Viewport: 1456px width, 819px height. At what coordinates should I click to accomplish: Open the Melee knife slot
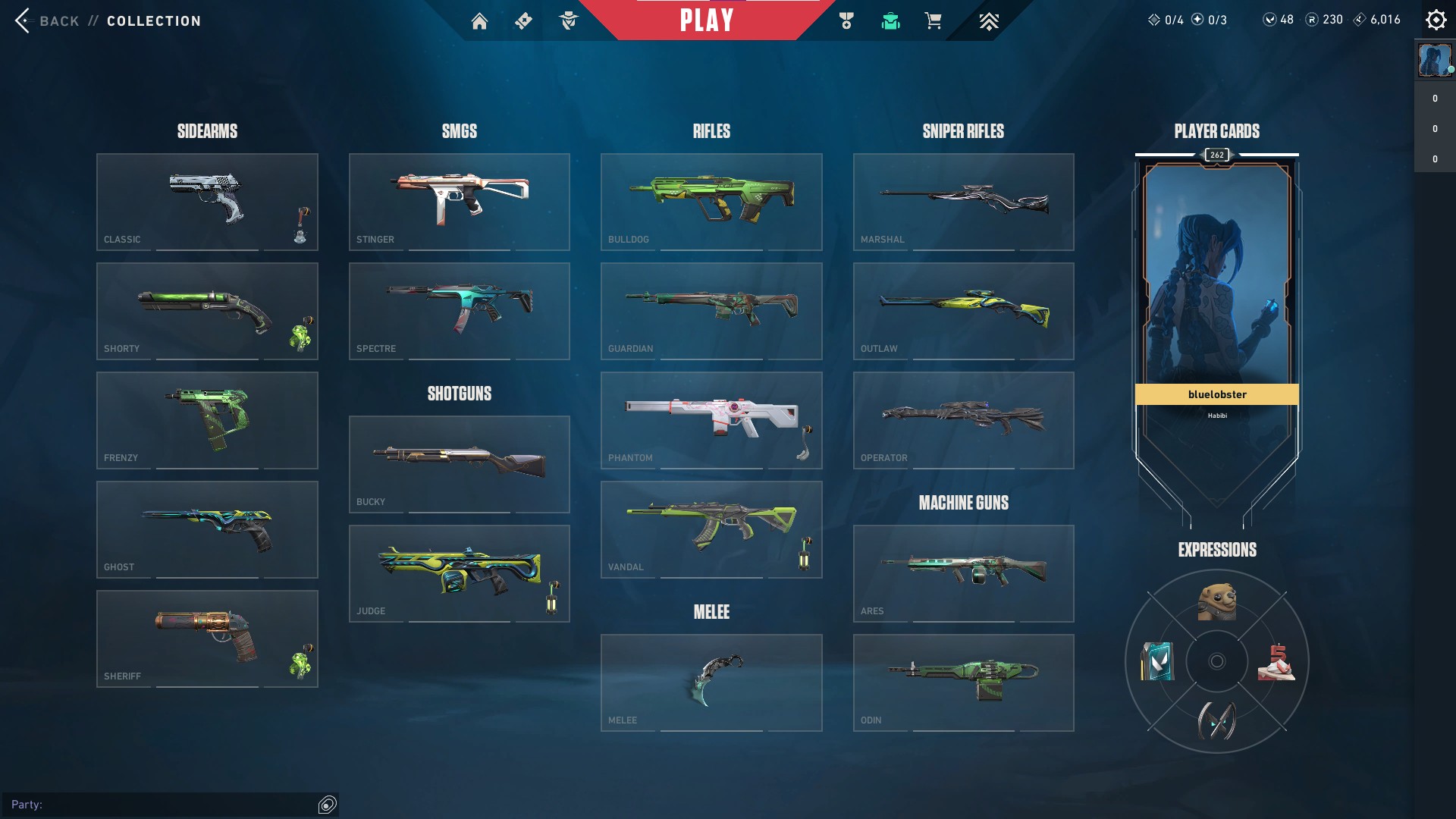(711, 682)
